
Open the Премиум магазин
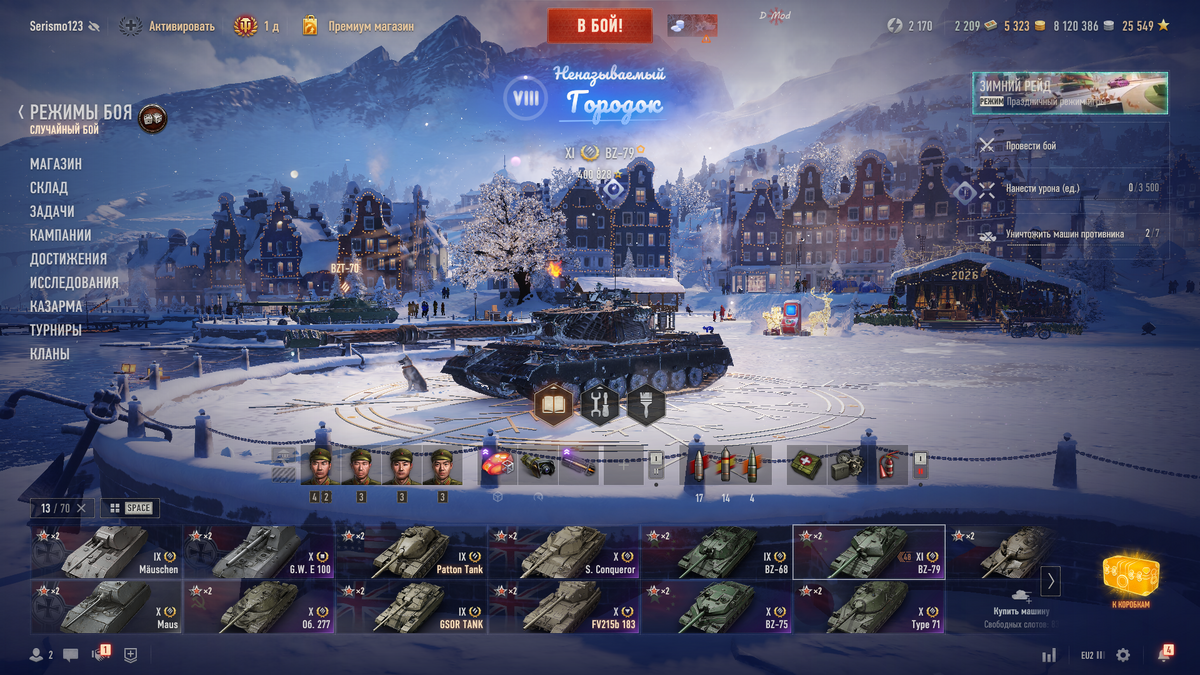coord(370,26)
